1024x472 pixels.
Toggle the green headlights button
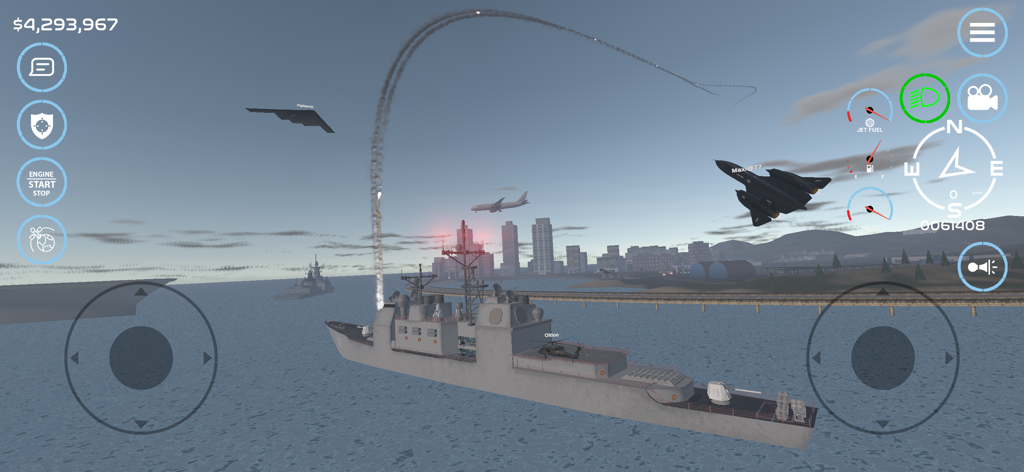924,98
